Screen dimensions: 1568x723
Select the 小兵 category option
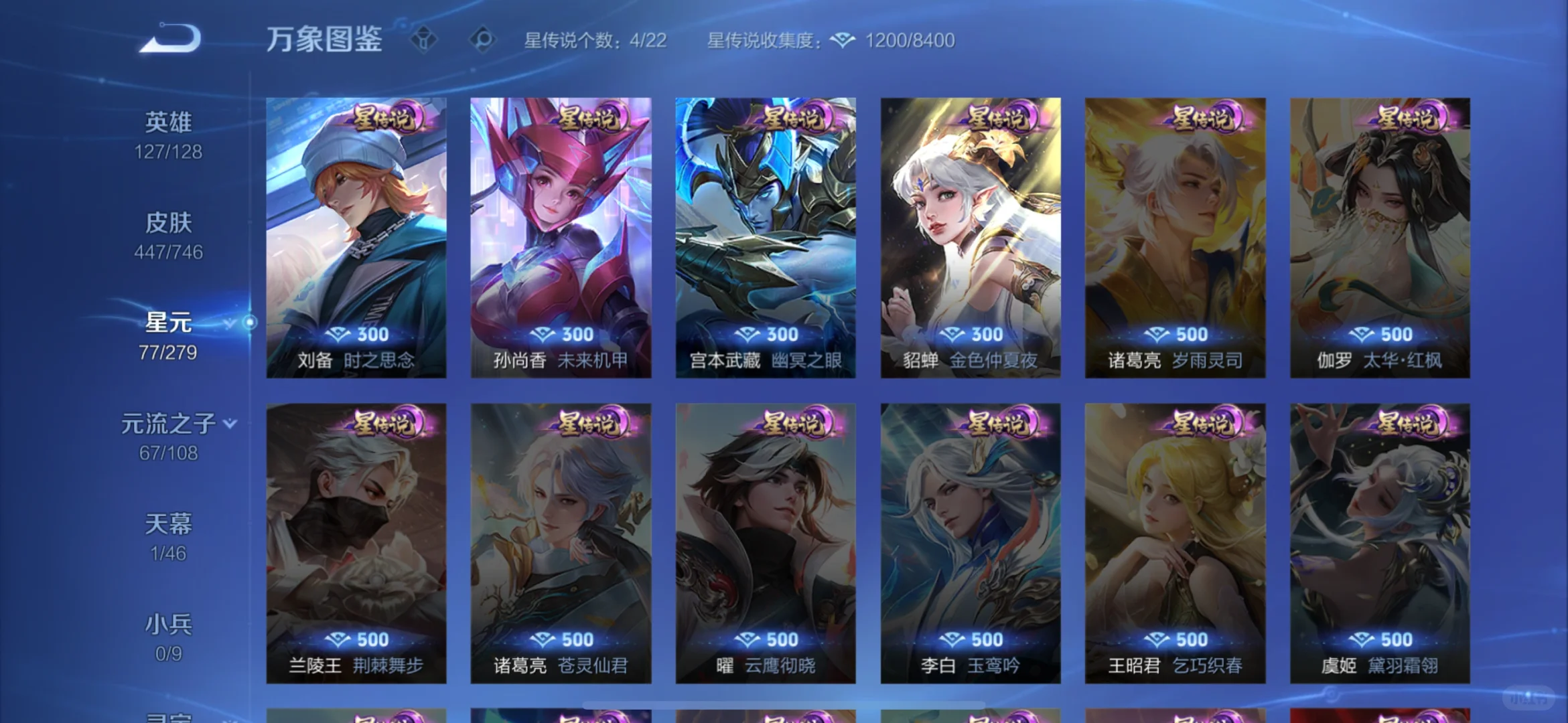pos(169,623)
